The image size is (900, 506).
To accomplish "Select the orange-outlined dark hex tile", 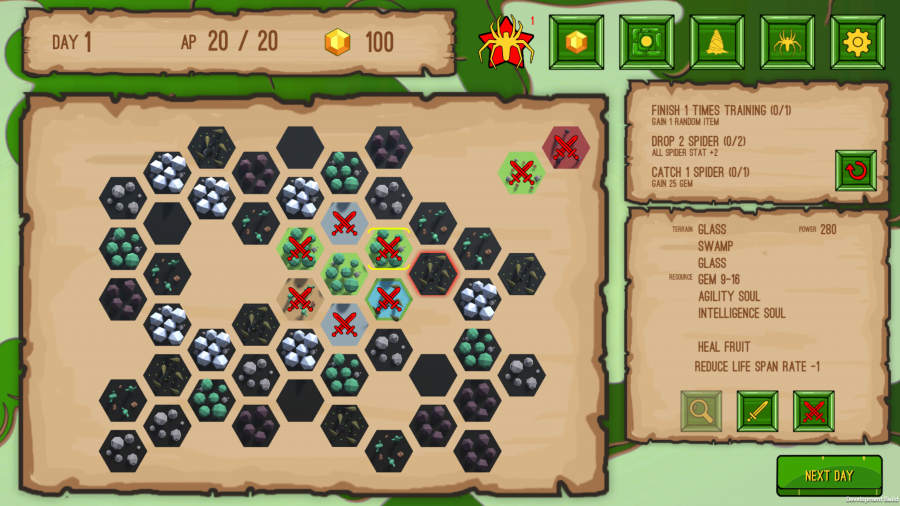I will pos(433,272).
